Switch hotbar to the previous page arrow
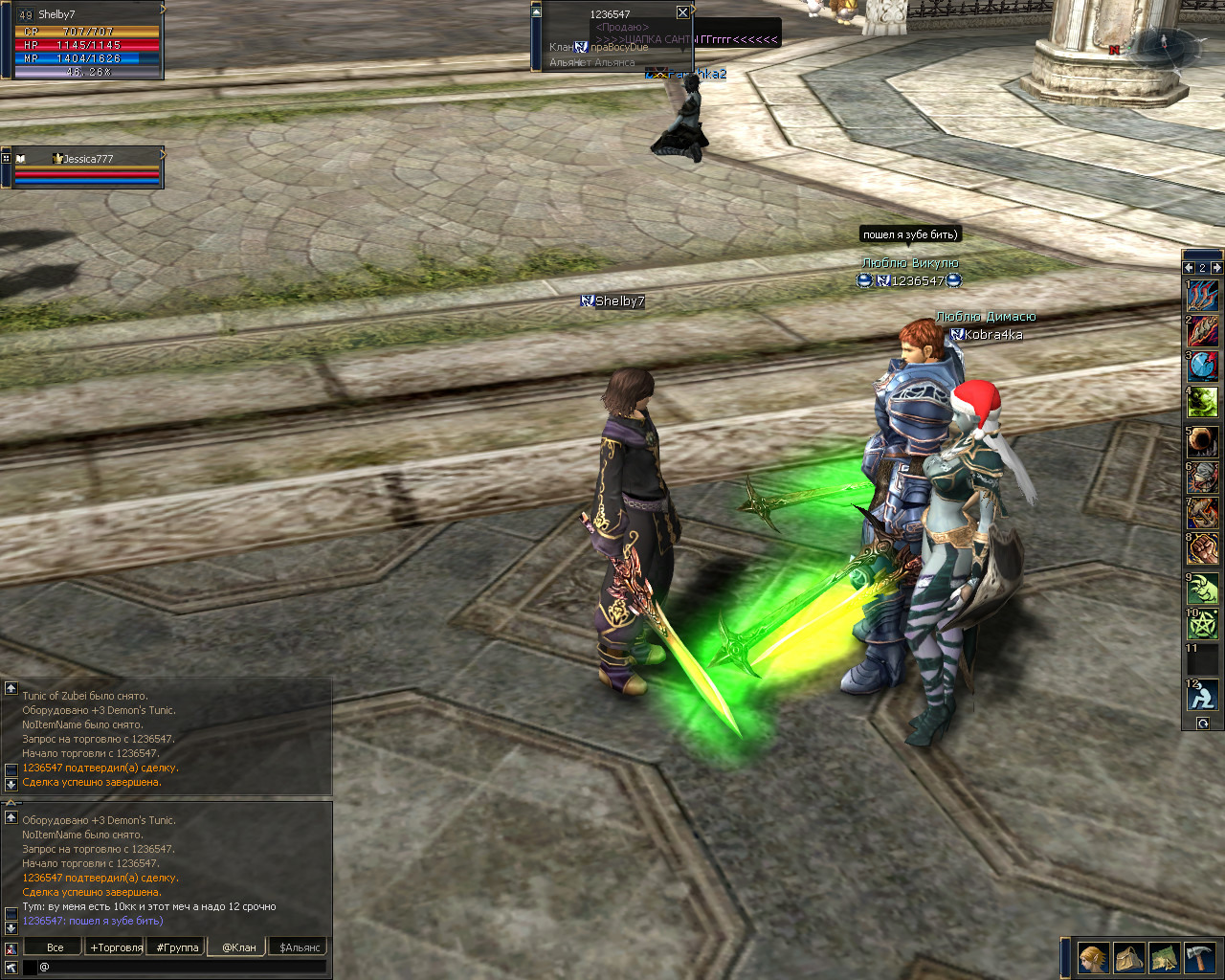 tap(1189, 268)
